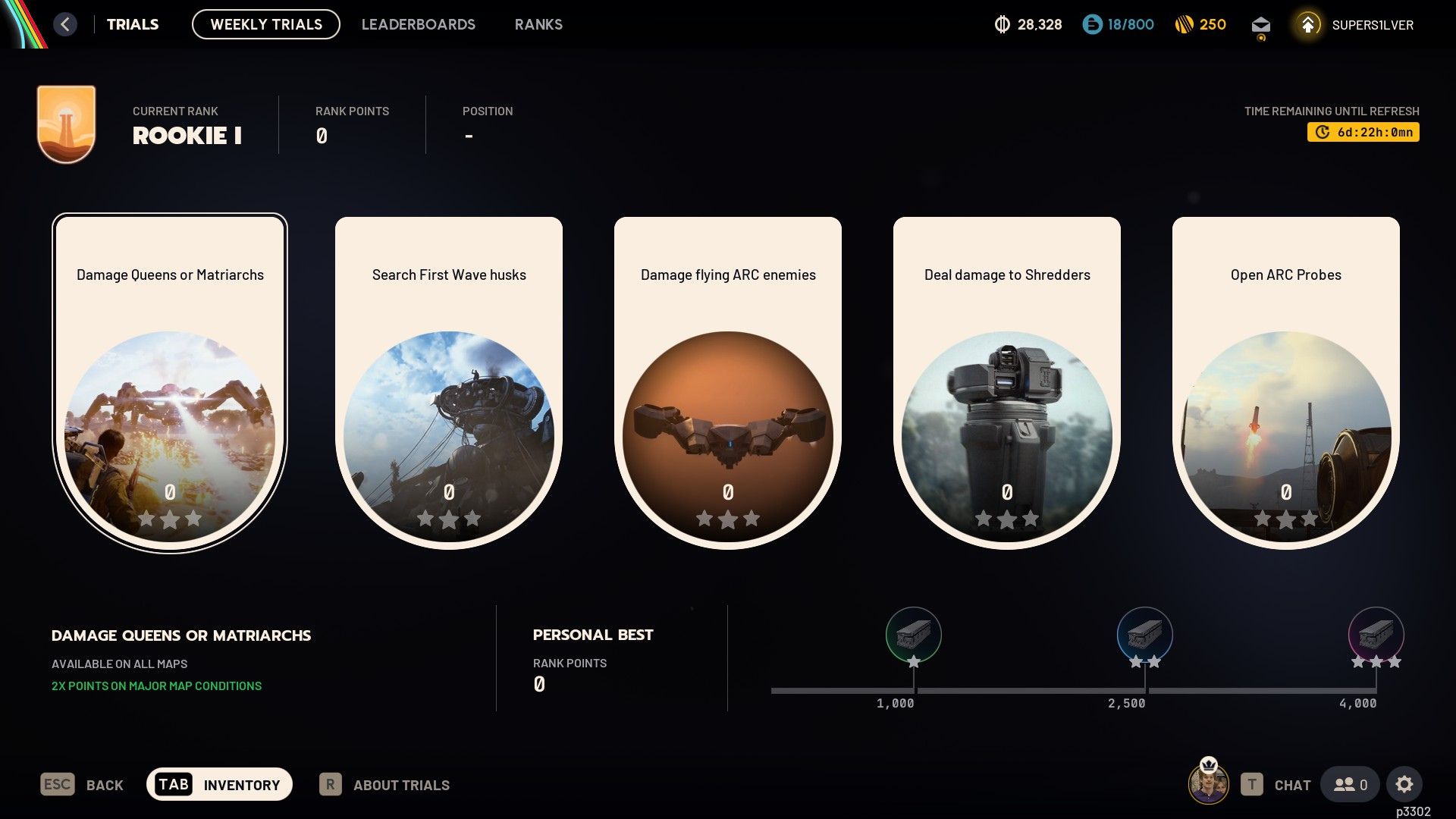
Task: Click the blue tokens icon showing 18/800
Action: tap(1092, 24)
